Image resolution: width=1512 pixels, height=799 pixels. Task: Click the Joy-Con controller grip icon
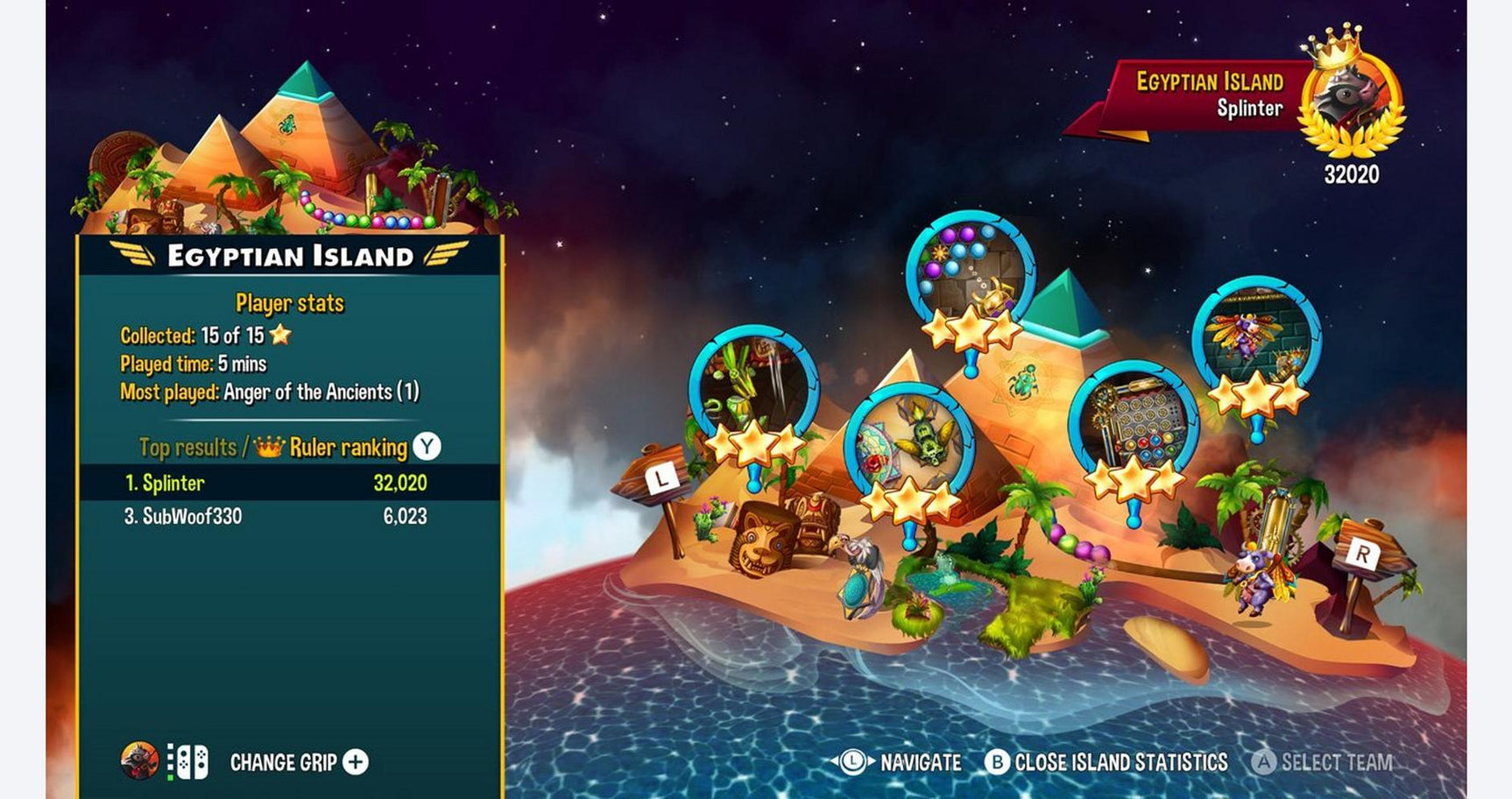click(x=188, y=762)
